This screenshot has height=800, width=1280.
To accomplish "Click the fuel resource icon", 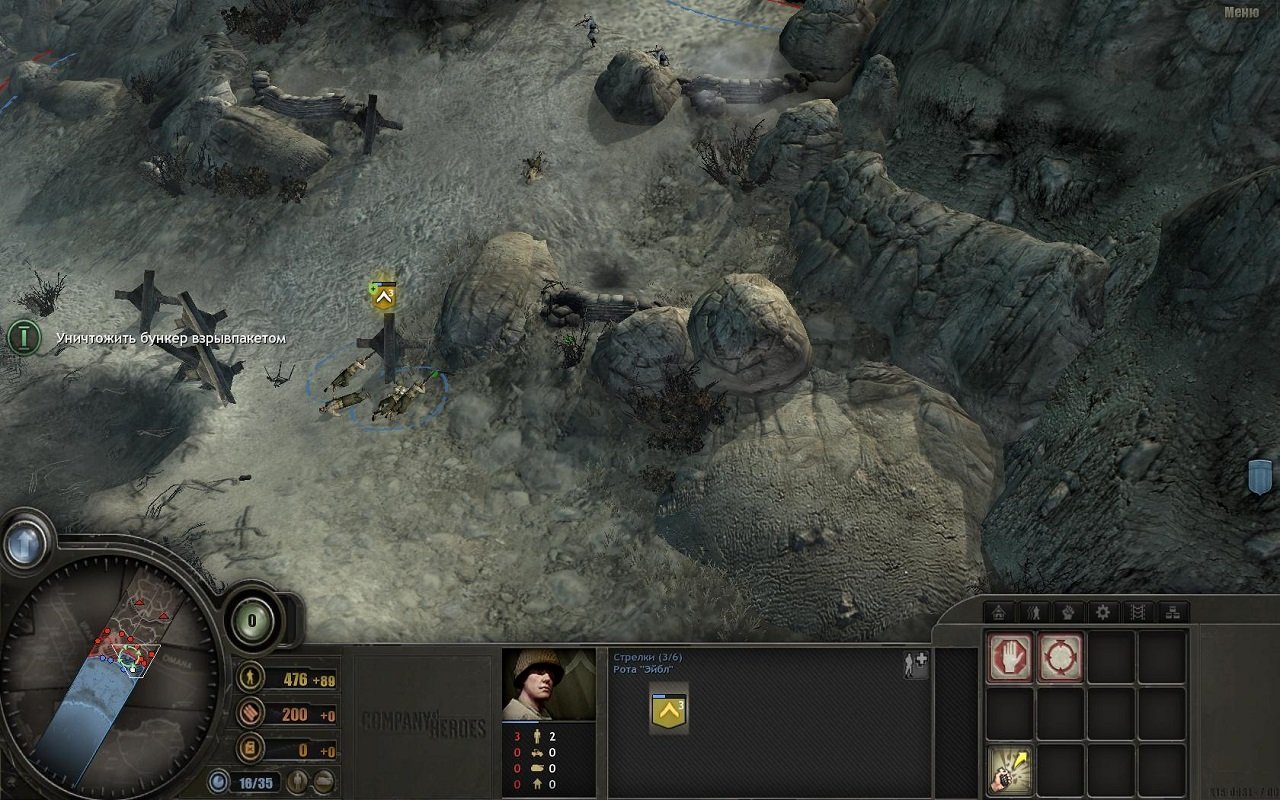I will click(249, 746).
